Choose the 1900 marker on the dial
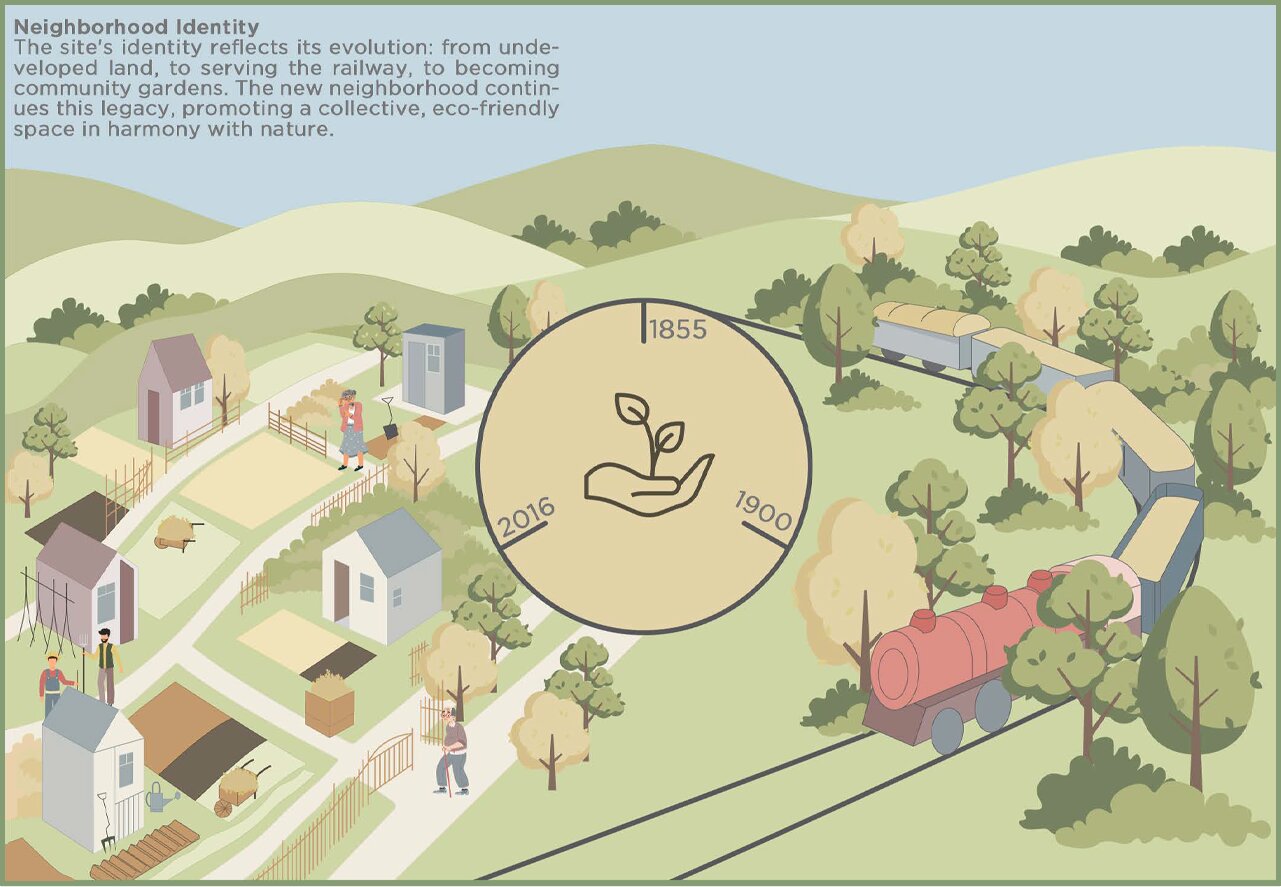1281x887 pixels. [764, 513]
